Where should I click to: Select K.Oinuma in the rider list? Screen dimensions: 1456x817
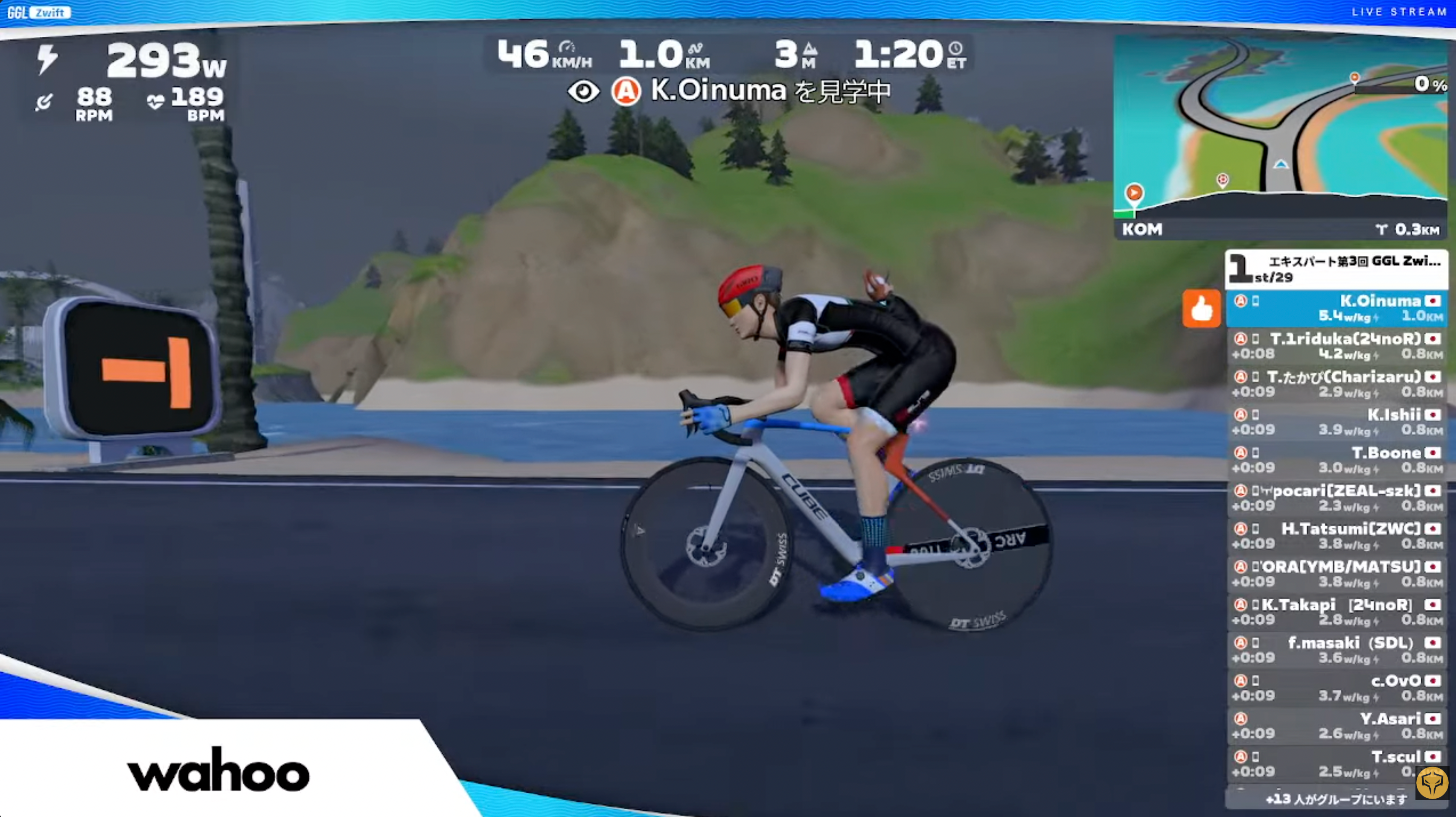[1336, 308]
